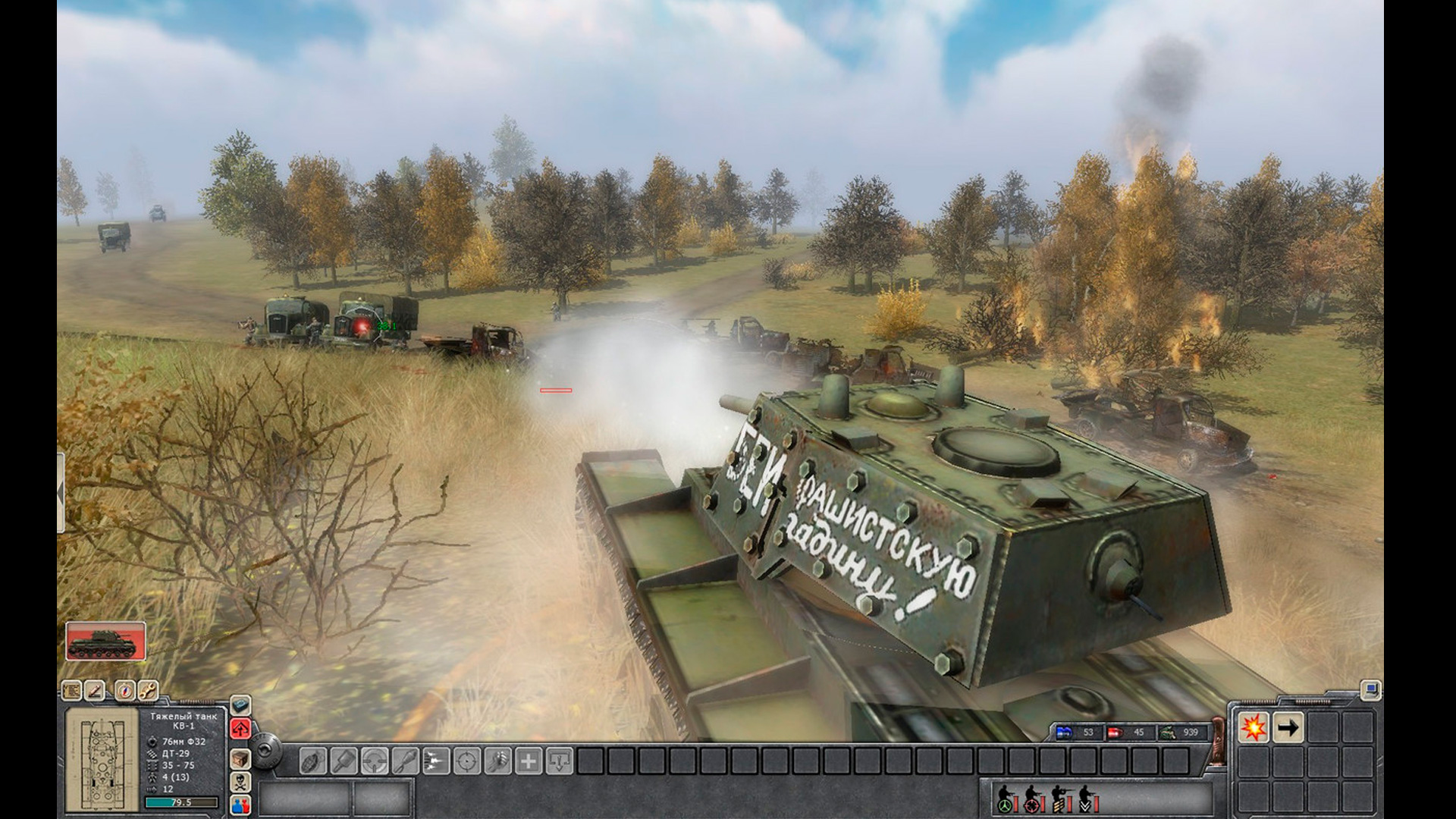The image size is (1456, 819).
Task: Select the KV-1 tank unit portrait
Action: tap(105, 642)
